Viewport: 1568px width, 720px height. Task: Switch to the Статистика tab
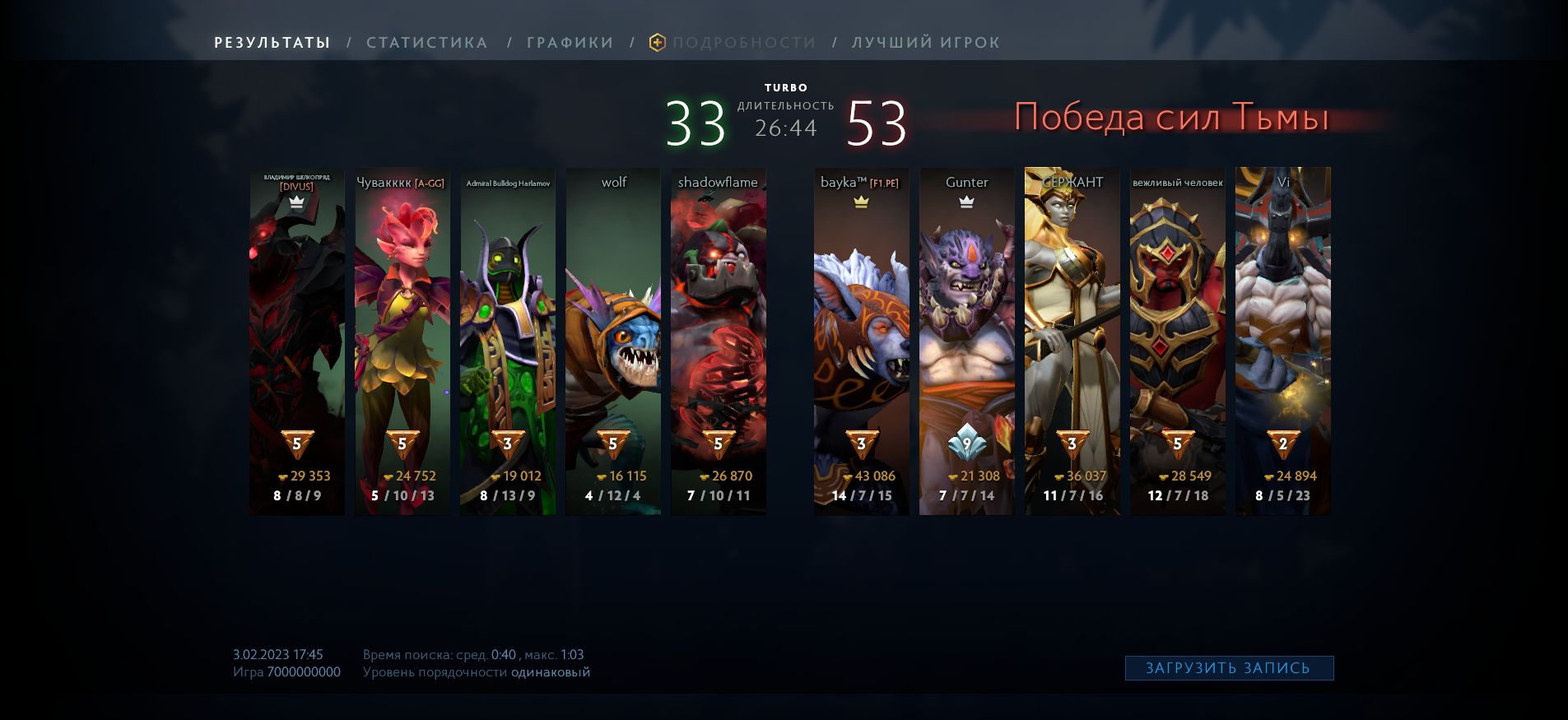tap(426, 43)
